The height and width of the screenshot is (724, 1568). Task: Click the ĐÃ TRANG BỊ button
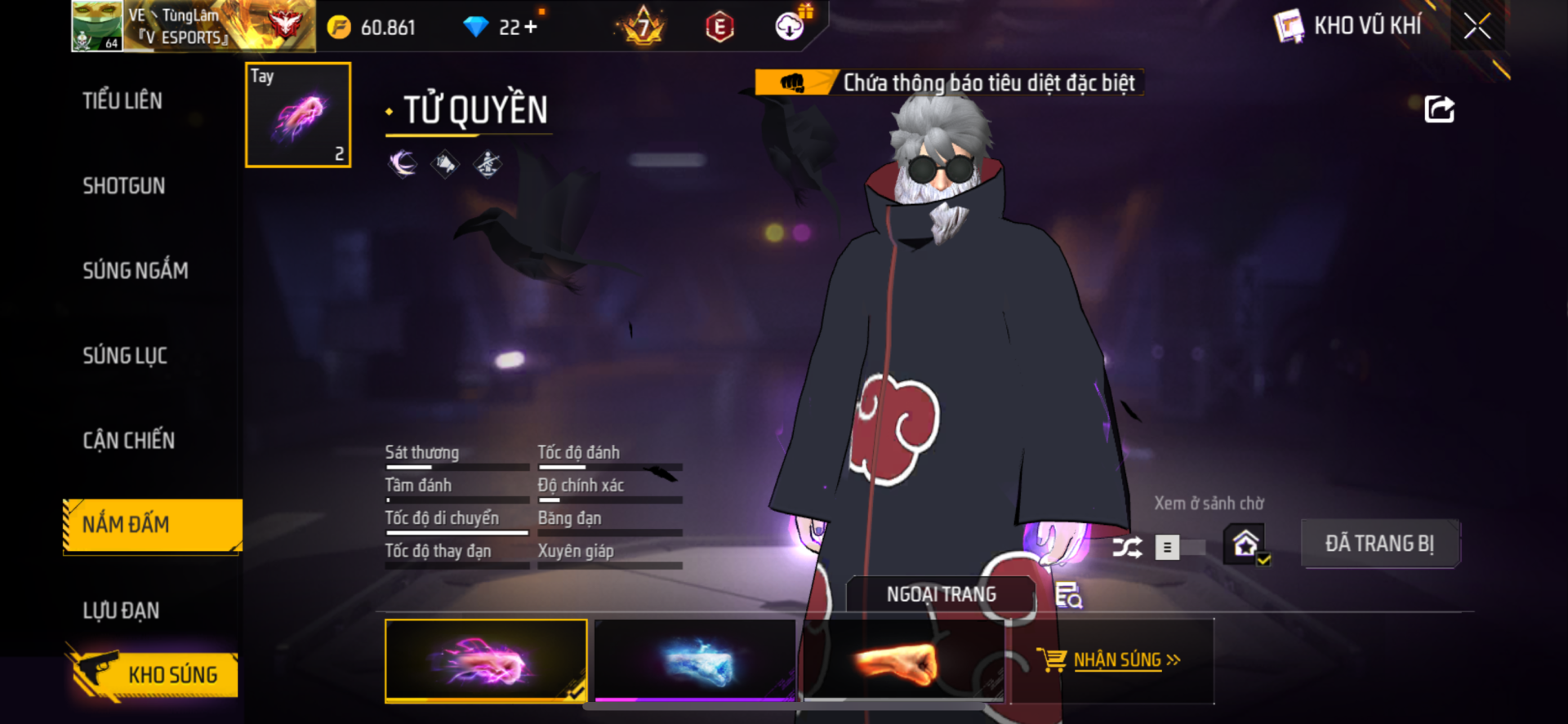click(1379, 544)
